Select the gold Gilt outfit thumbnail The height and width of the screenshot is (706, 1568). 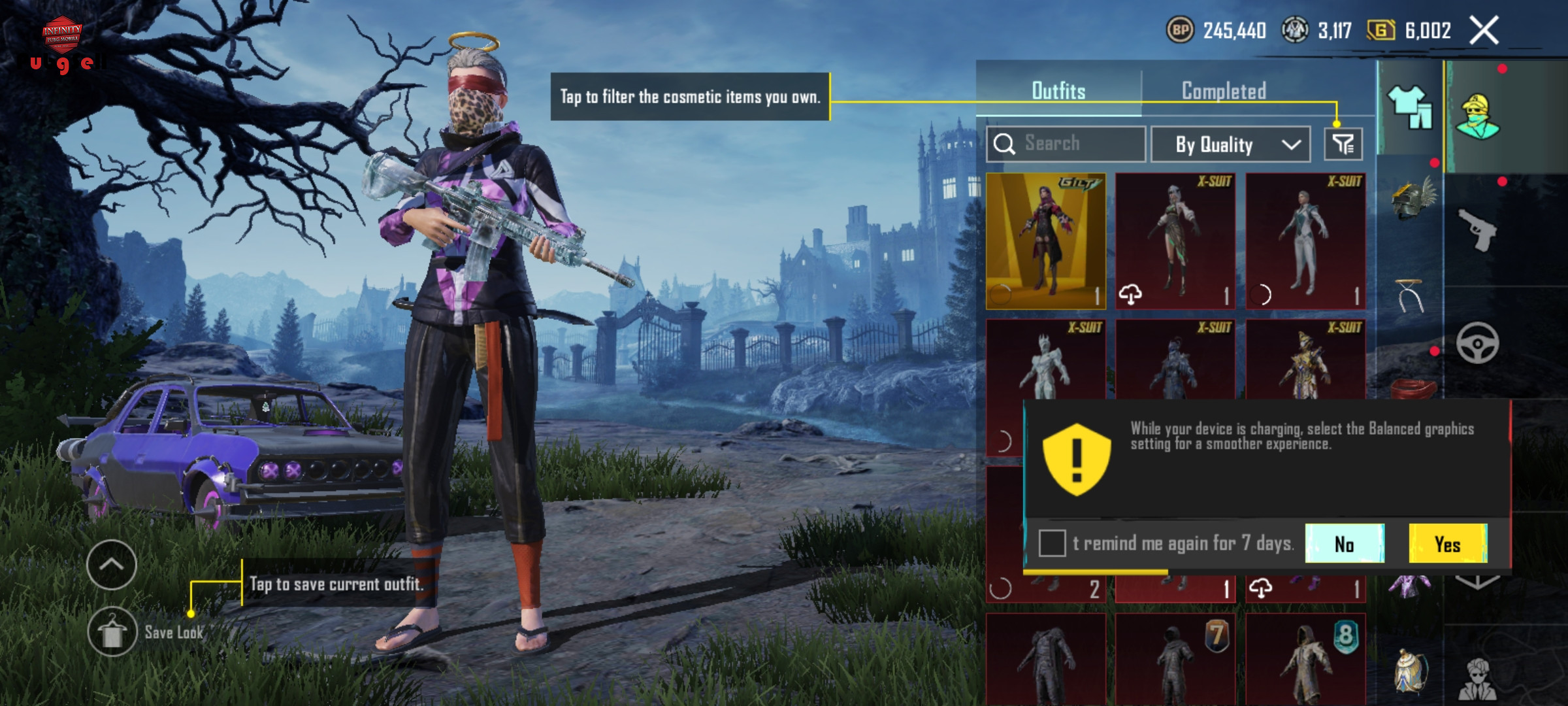click(x=1045, y=241)
